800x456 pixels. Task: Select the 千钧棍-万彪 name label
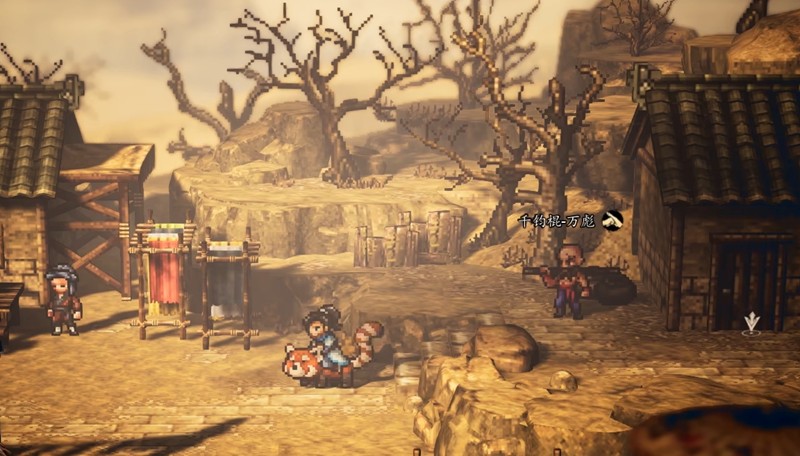tap(556, 220)
